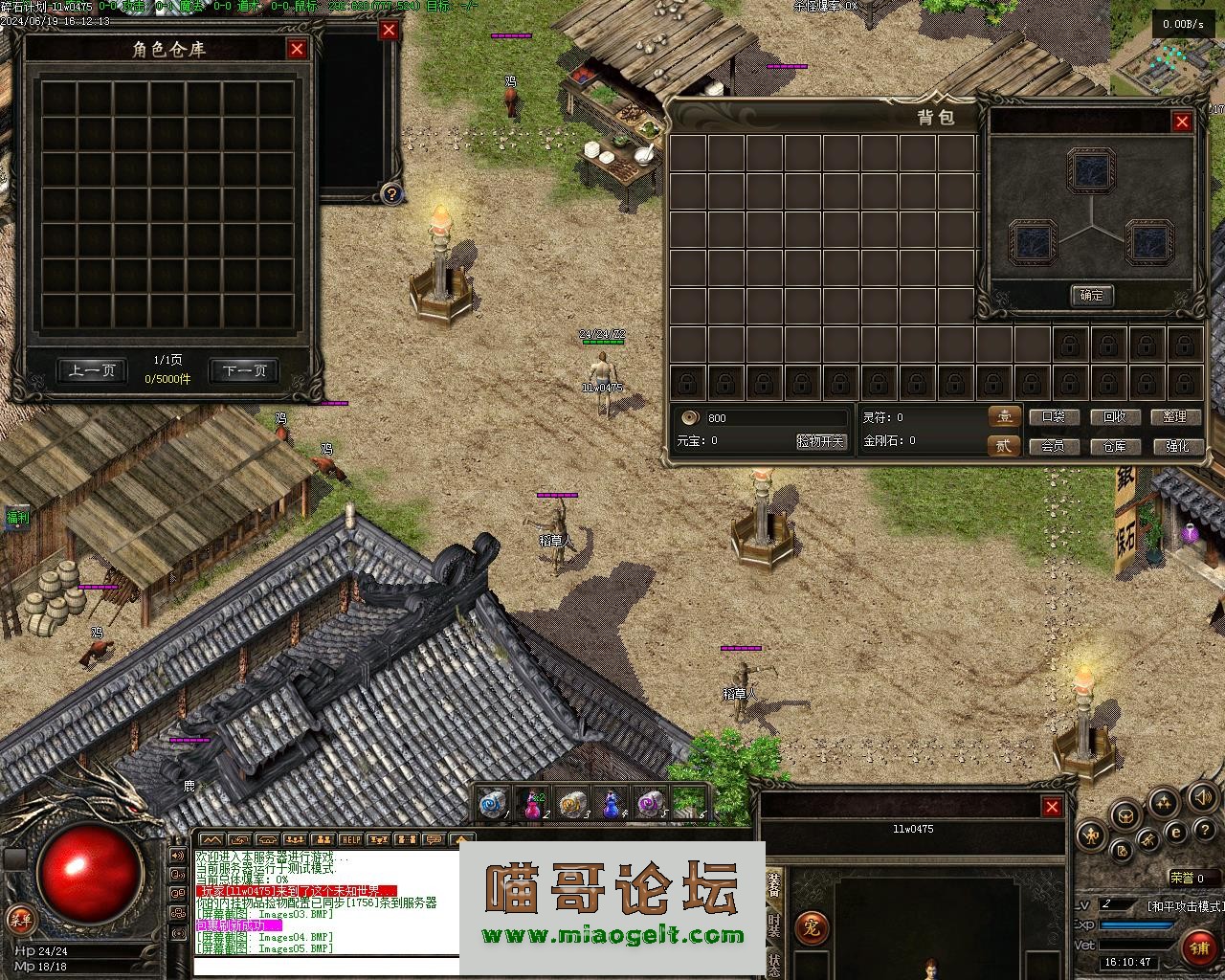This screenshot has height=980, width=1225.
Task: Go to previous warehouse page (上一页)
Action: 92,371
